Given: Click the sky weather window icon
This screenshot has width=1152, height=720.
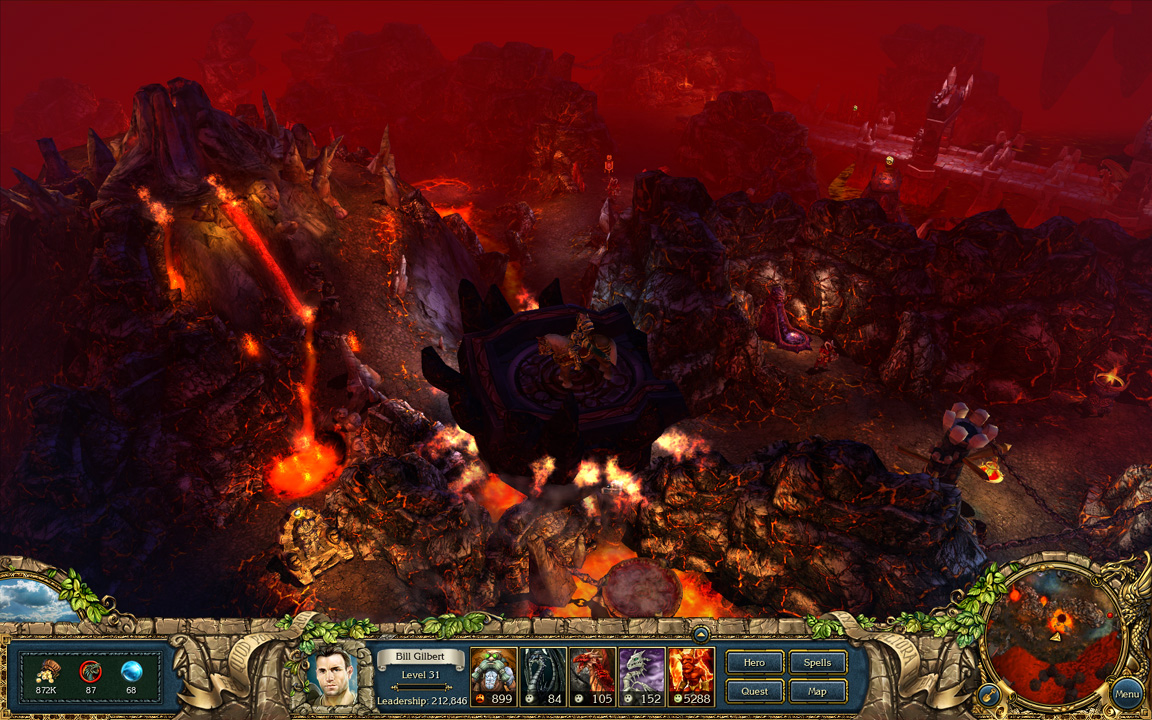Looking at the screenshot, I should 37,597.
